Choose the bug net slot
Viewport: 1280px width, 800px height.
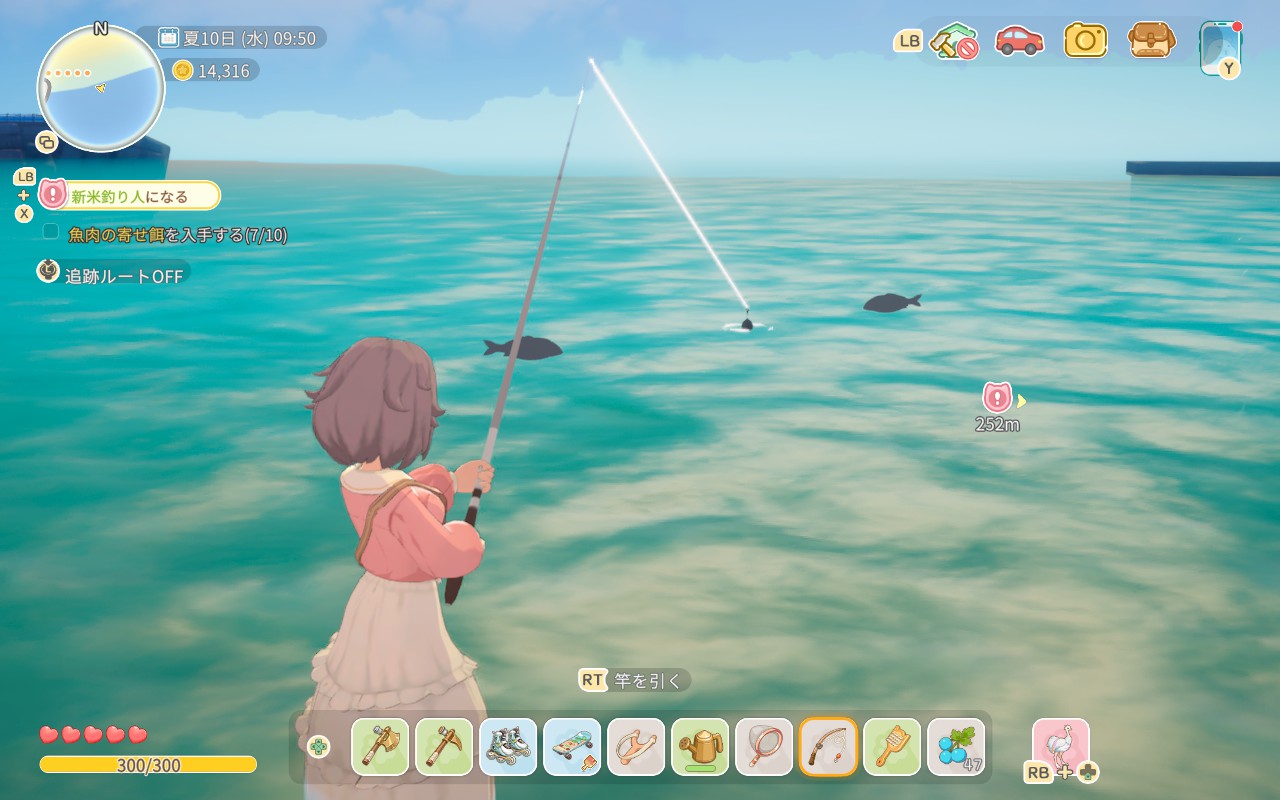pos(764,747)
